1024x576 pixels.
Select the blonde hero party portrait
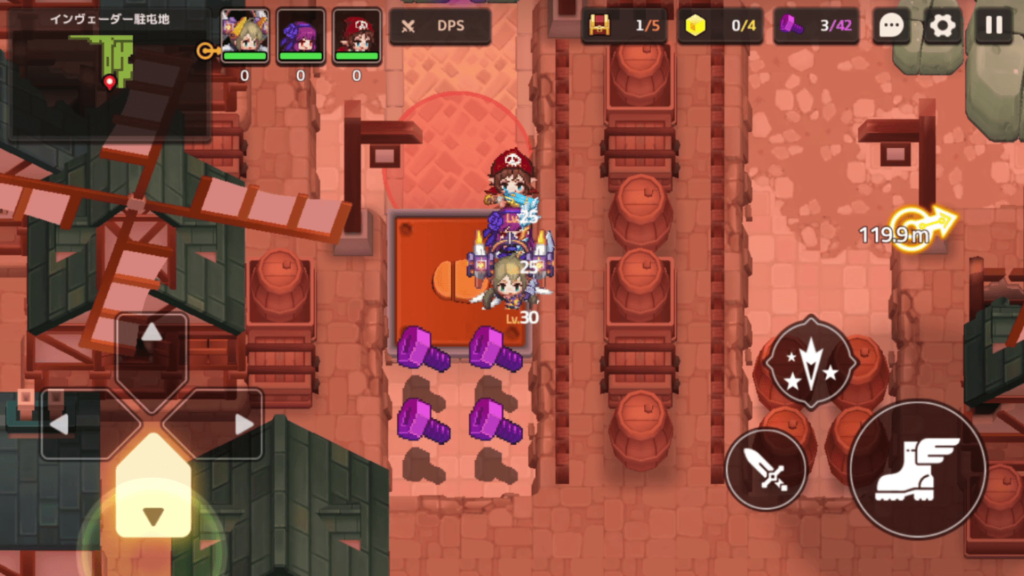[x=245, y=37]
